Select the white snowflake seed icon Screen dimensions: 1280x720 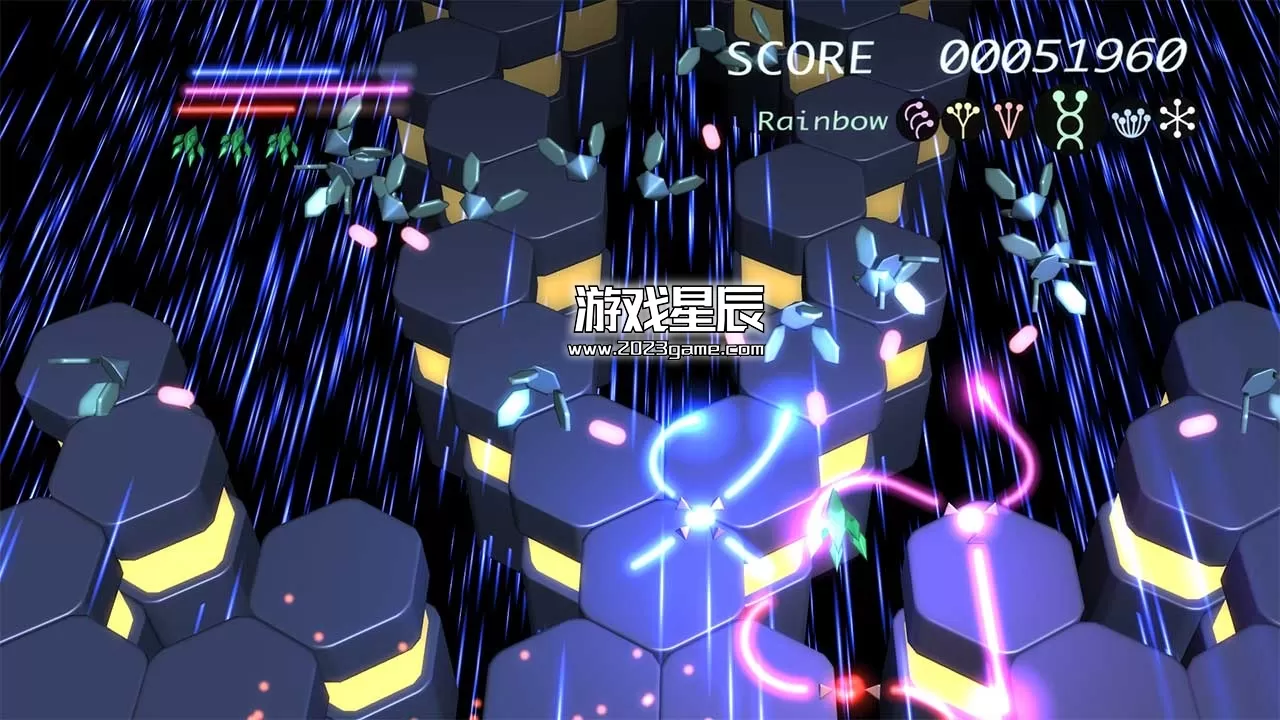click(x=1176, y=118)
